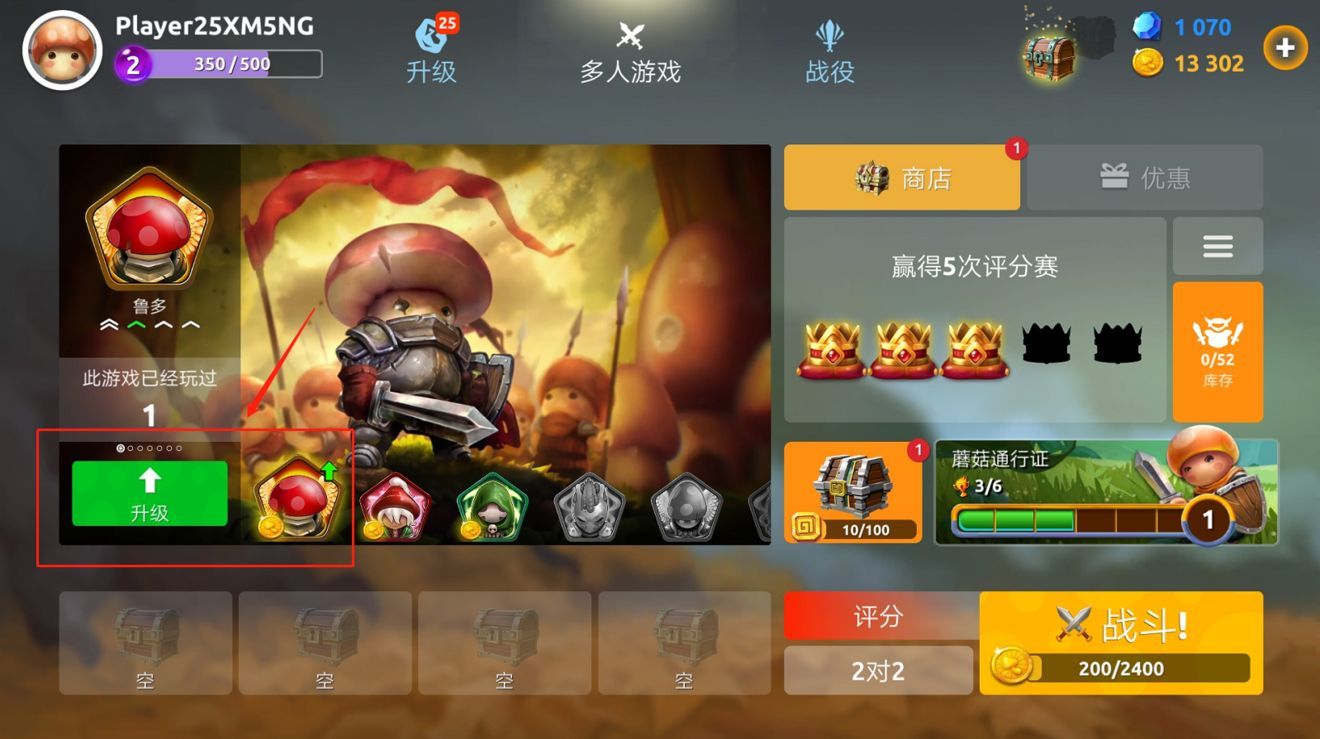Select the red hooded mushroom hero icon

click(394, 502)
